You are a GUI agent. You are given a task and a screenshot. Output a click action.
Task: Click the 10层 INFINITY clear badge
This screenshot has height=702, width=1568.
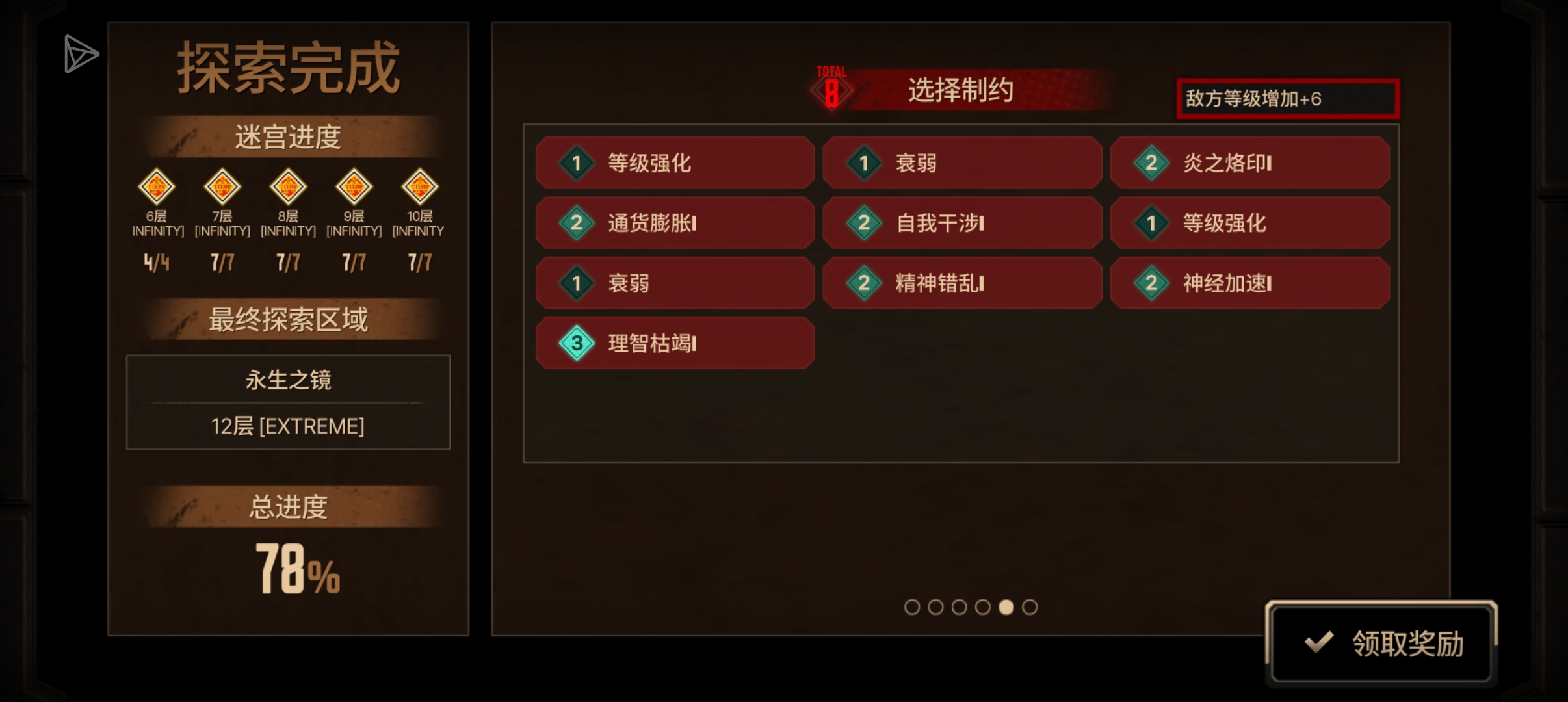click(419, 187)
